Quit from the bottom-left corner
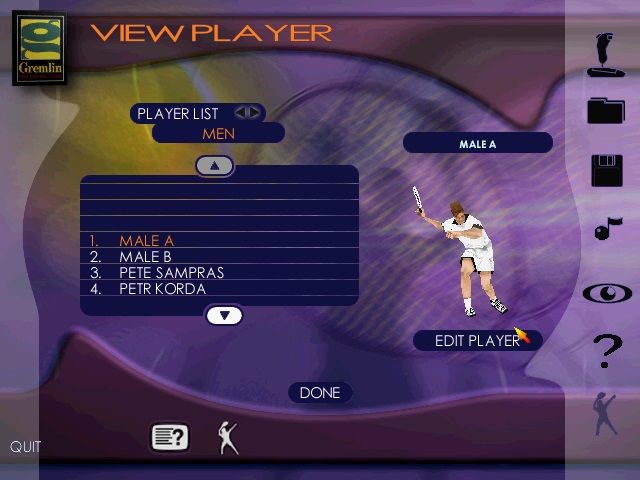 [x=26, y=447]
